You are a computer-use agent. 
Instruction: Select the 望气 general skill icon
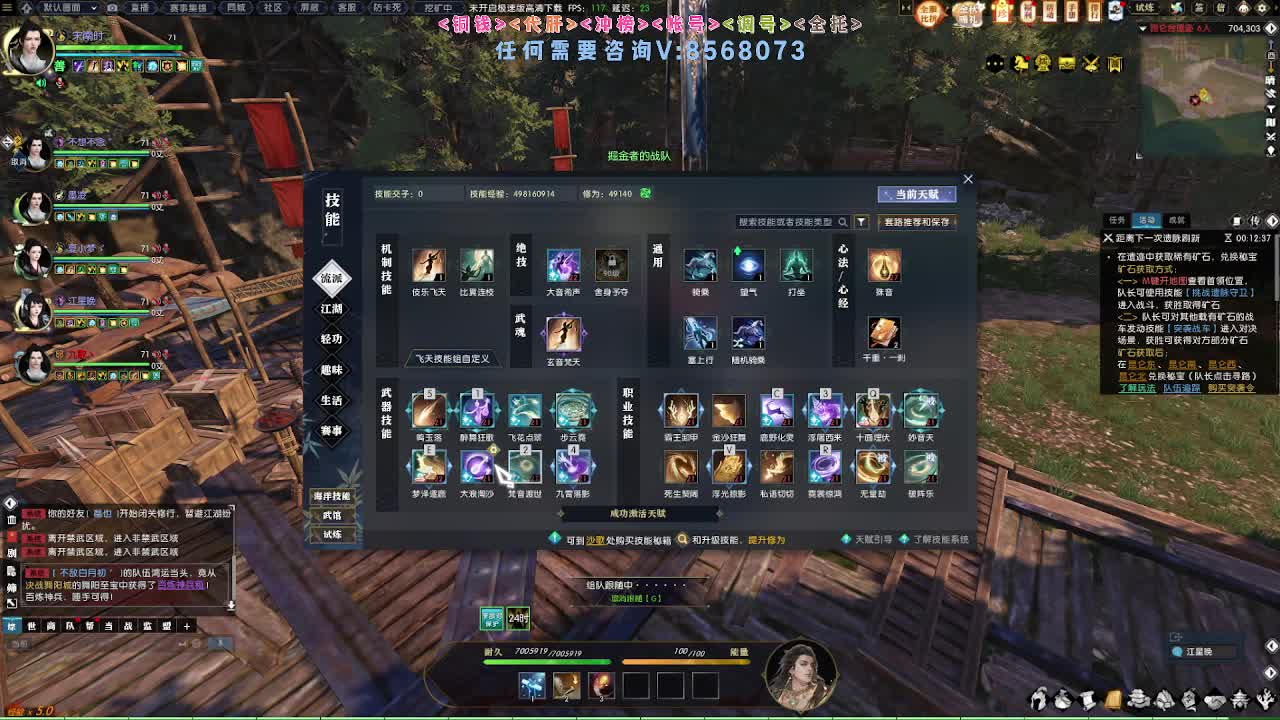coord(749,267)
